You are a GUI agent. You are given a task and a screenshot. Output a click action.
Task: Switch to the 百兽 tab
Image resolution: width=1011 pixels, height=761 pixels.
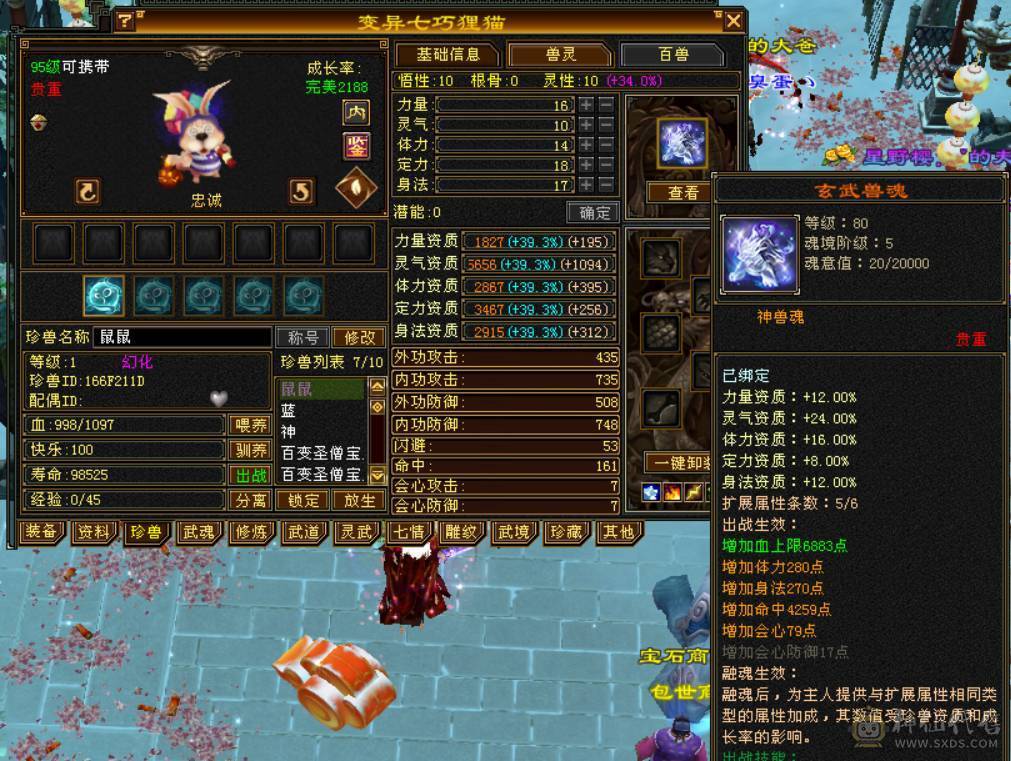coord(671,54)
